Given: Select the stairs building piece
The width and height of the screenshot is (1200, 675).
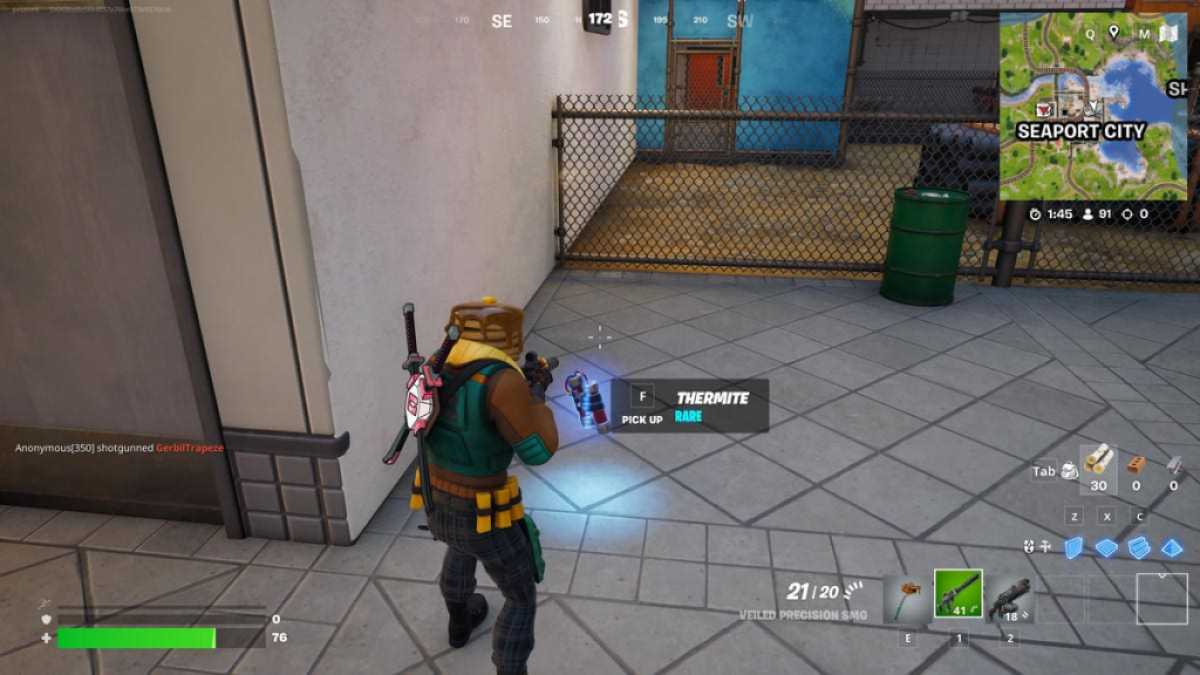Looking at the screenshot, I should click(x=1139, y=547).
